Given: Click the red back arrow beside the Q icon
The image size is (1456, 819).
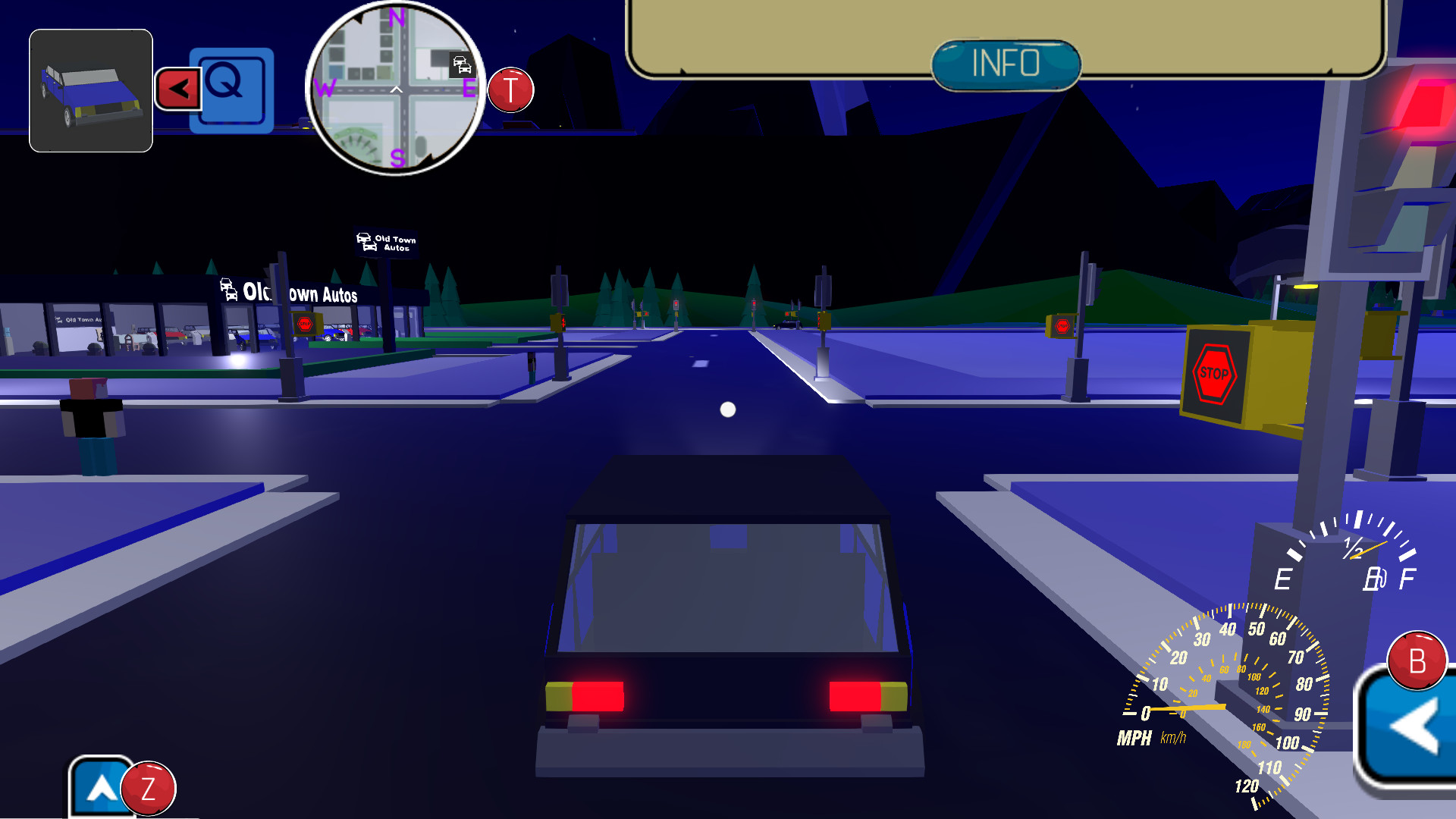Looking at the screenshot, I should (x=177, y=87).
